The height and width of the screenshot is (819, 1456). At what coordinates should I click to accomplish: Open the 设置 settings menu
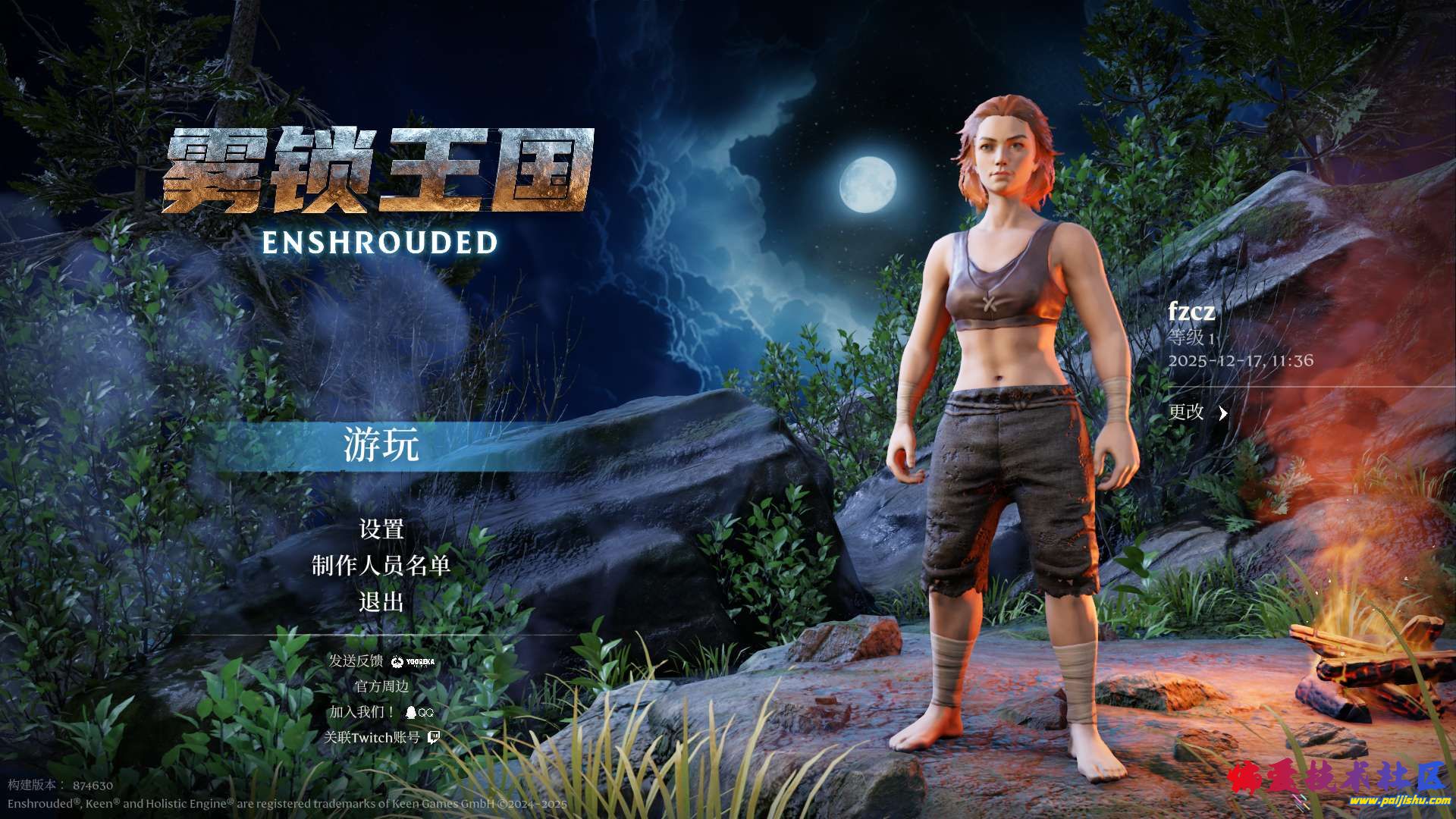[381, 529]
